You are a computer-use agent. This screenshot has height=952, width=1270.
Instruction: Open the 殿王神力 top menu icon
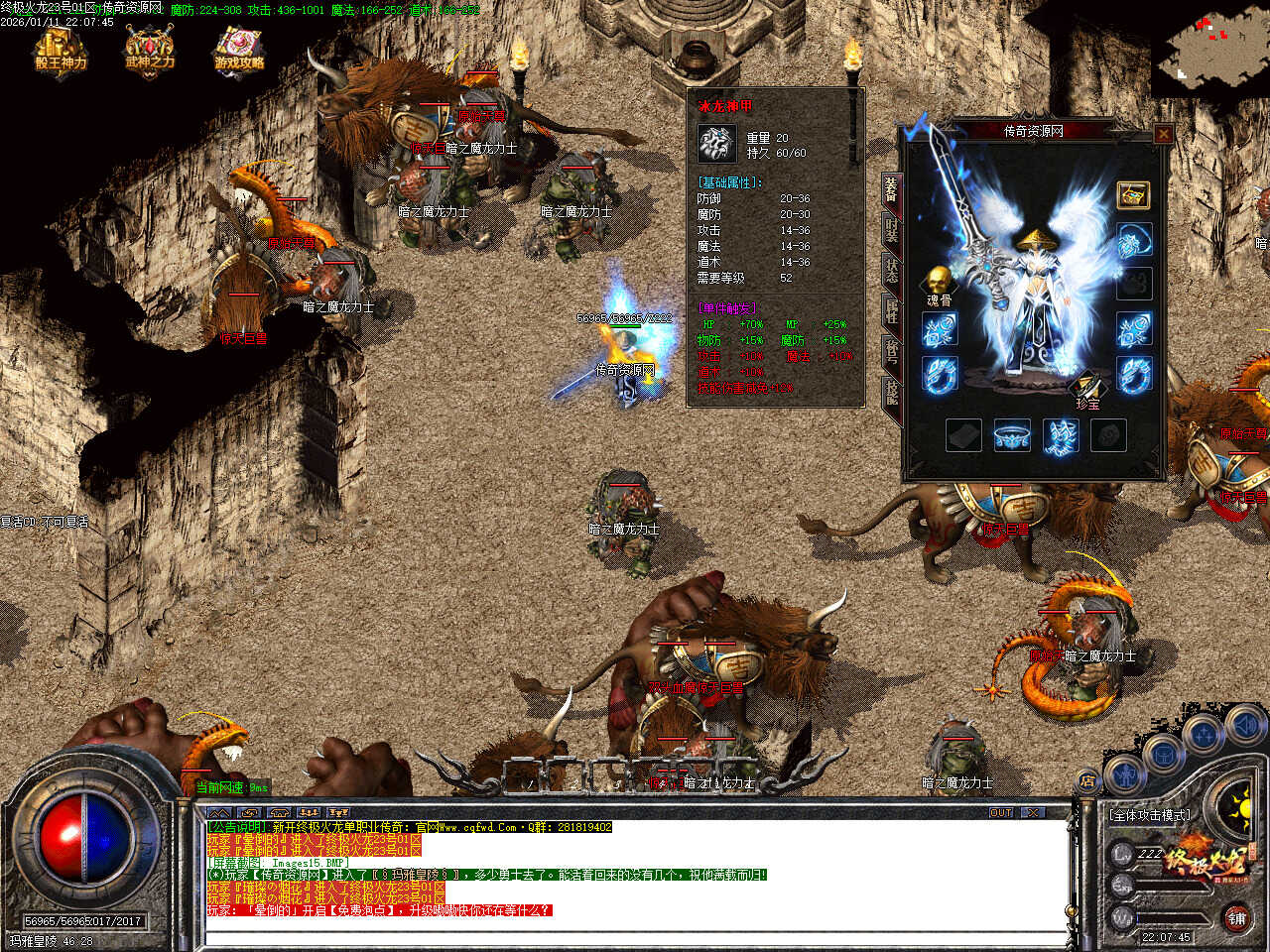pyautogui.click(x=62, y=52)
